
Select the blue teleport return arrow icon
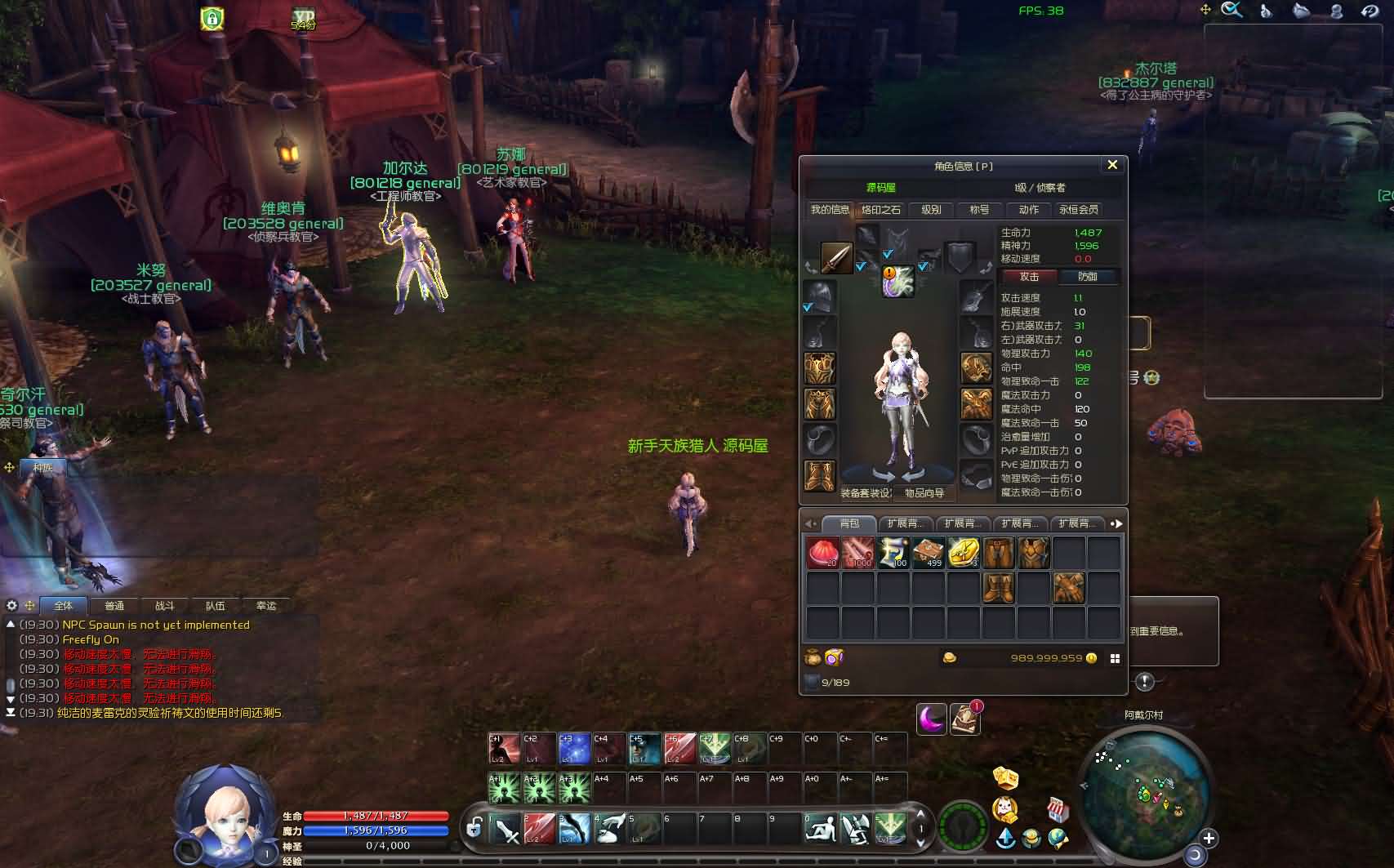coord(1004,839)
